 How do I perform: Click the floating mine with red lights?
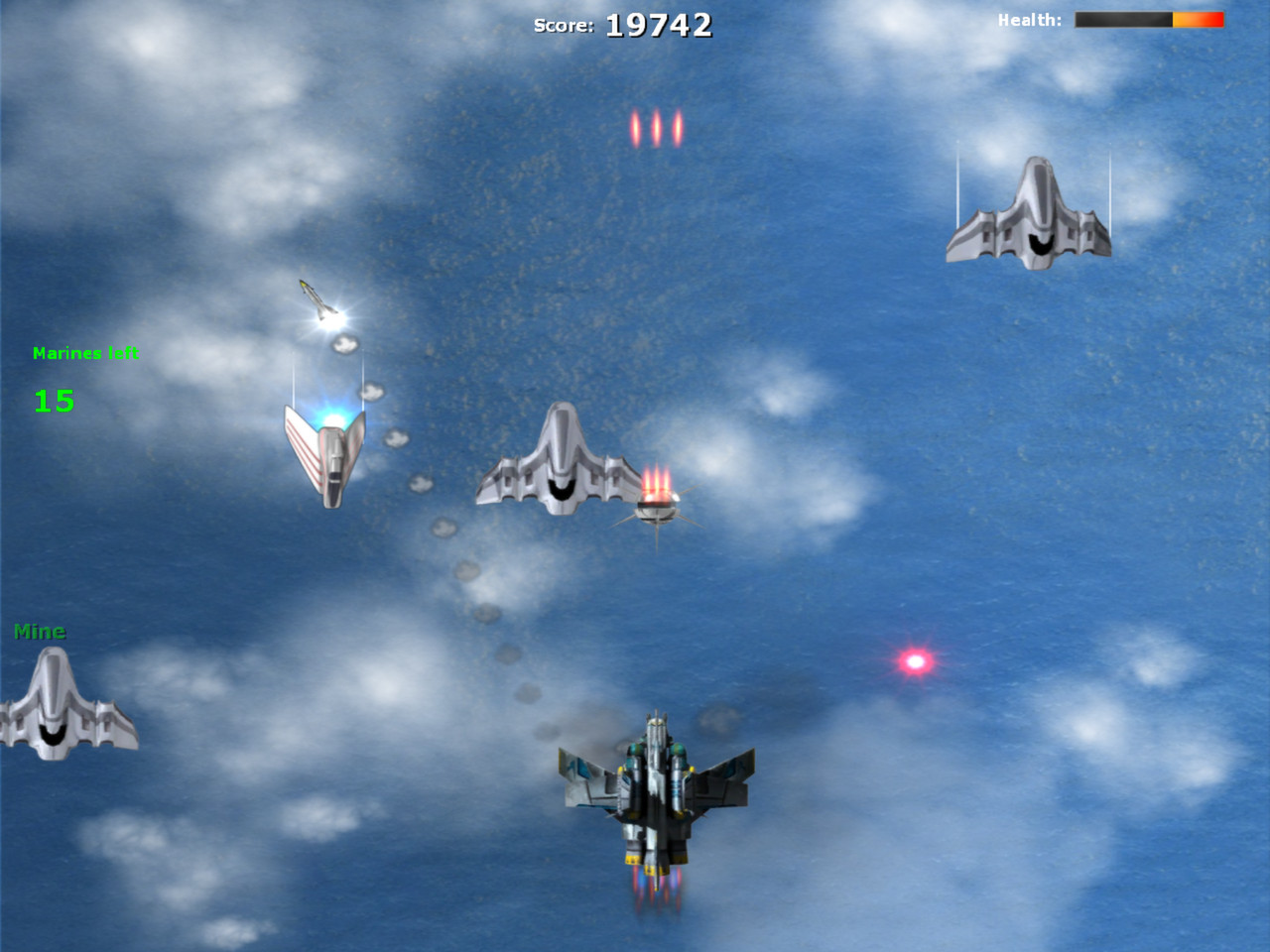click(655, 506)
